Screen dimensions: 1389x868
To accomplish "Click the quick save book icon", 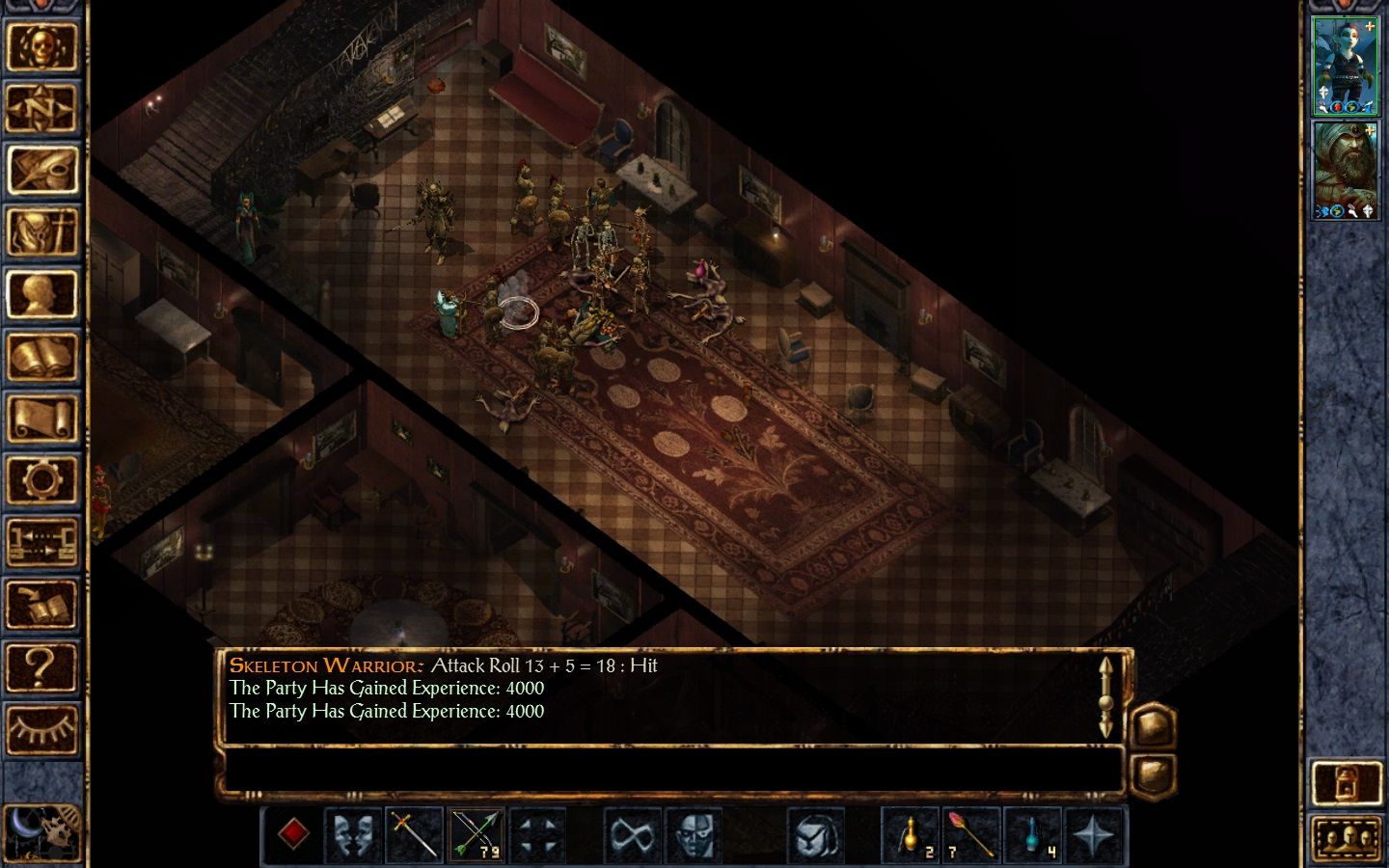I will point(41,605).
